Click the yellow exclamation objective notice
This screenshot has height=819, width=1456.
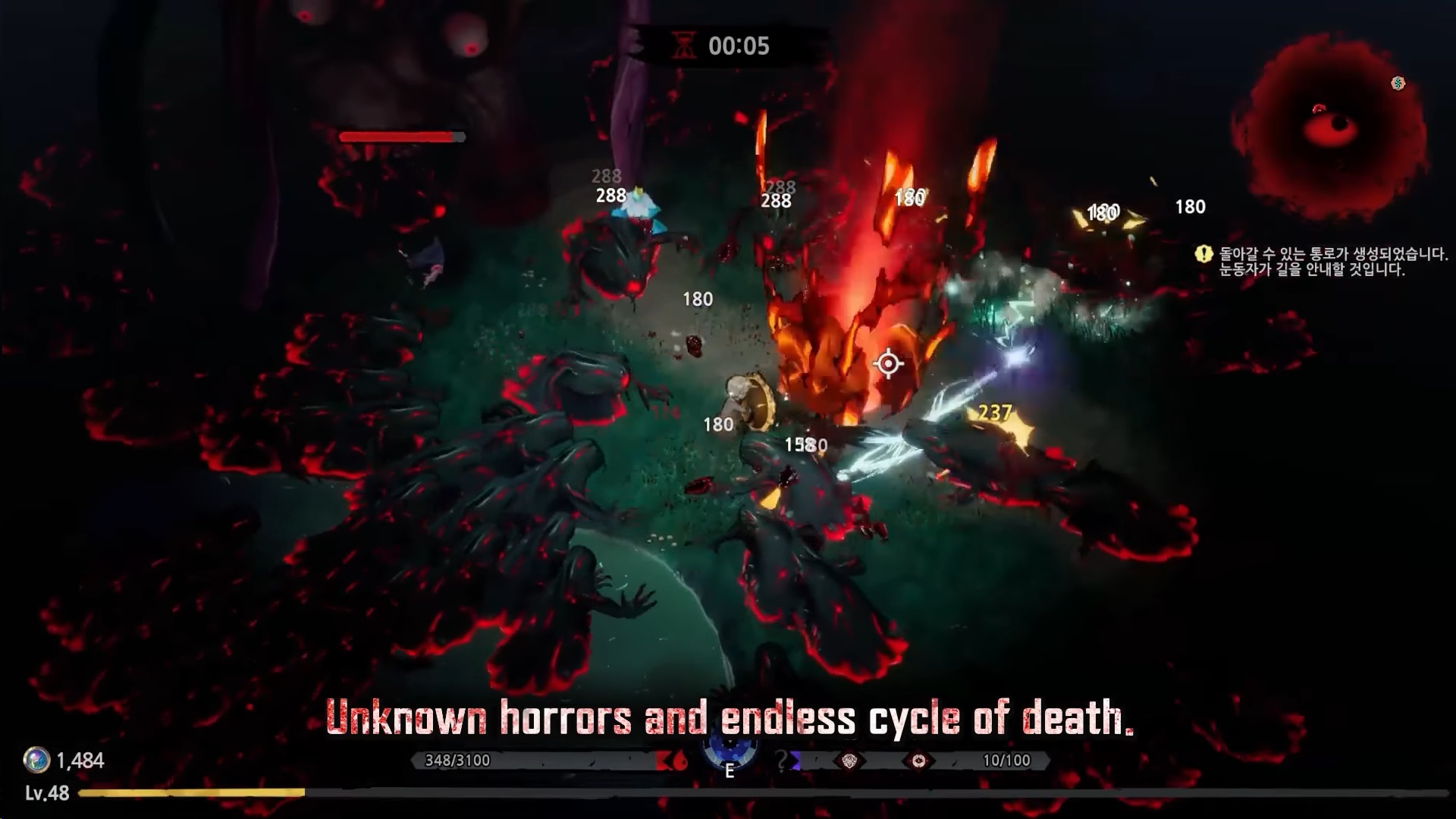(x=1203, y=254)
